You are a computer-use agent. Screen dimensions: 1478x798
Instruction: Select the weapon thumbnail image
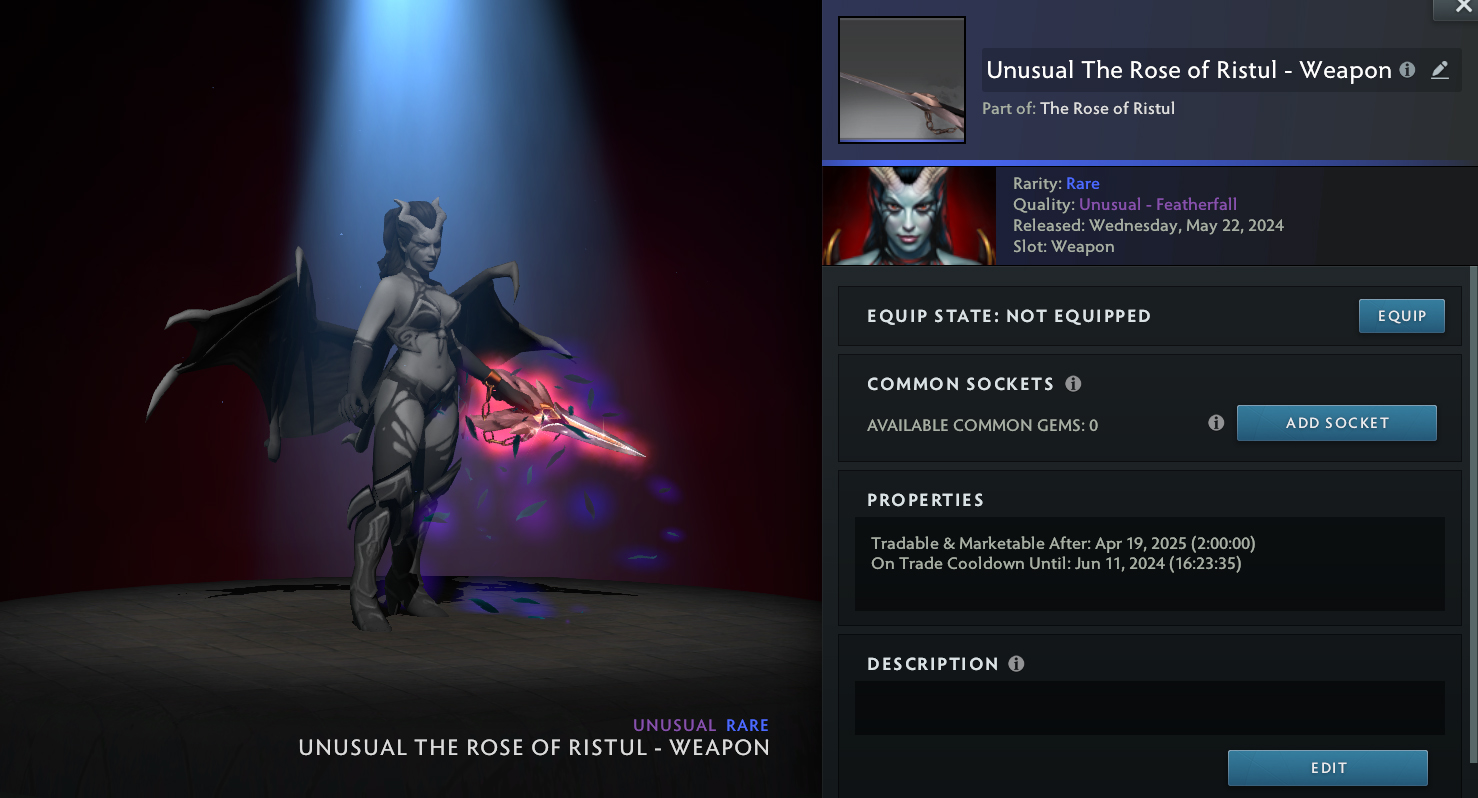coord(901,80)
